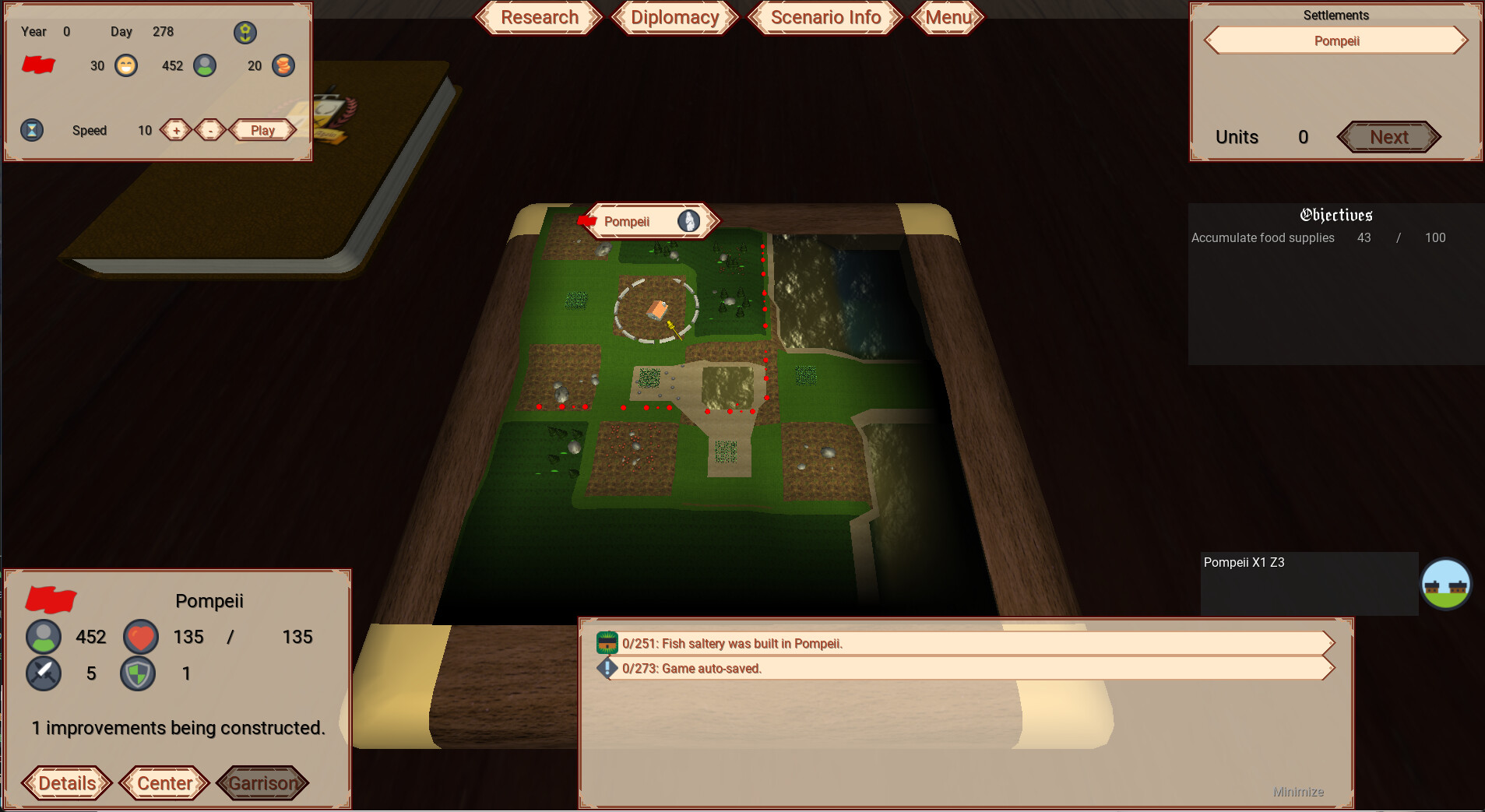Open Scenario Info from the top bar
1485x812 pixels.
click(x=825, y=17)
